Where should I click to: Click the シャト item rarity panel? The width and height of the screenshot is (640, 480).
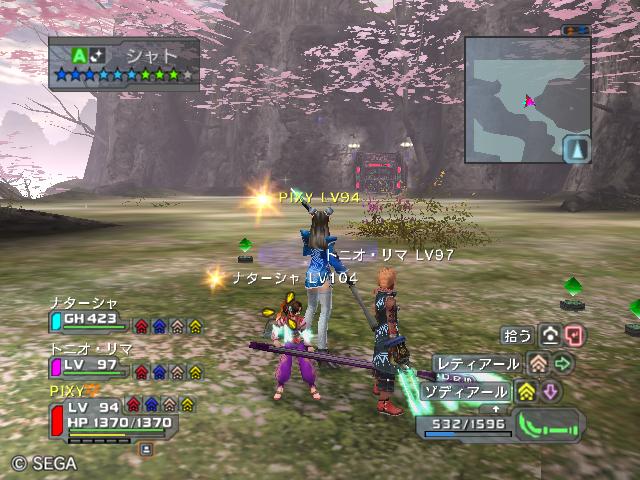pyautogui.click(x=124, y=64)
